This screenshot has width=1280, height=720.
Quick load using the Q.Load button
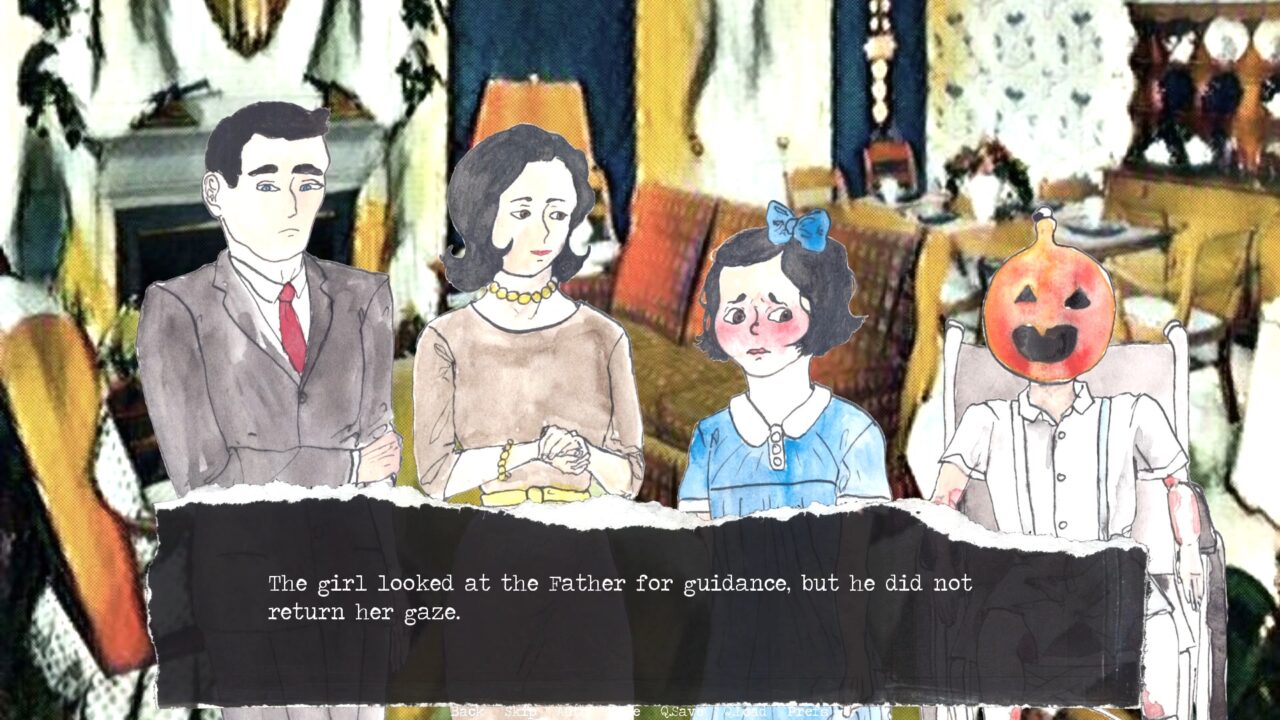tap(745, 712)
